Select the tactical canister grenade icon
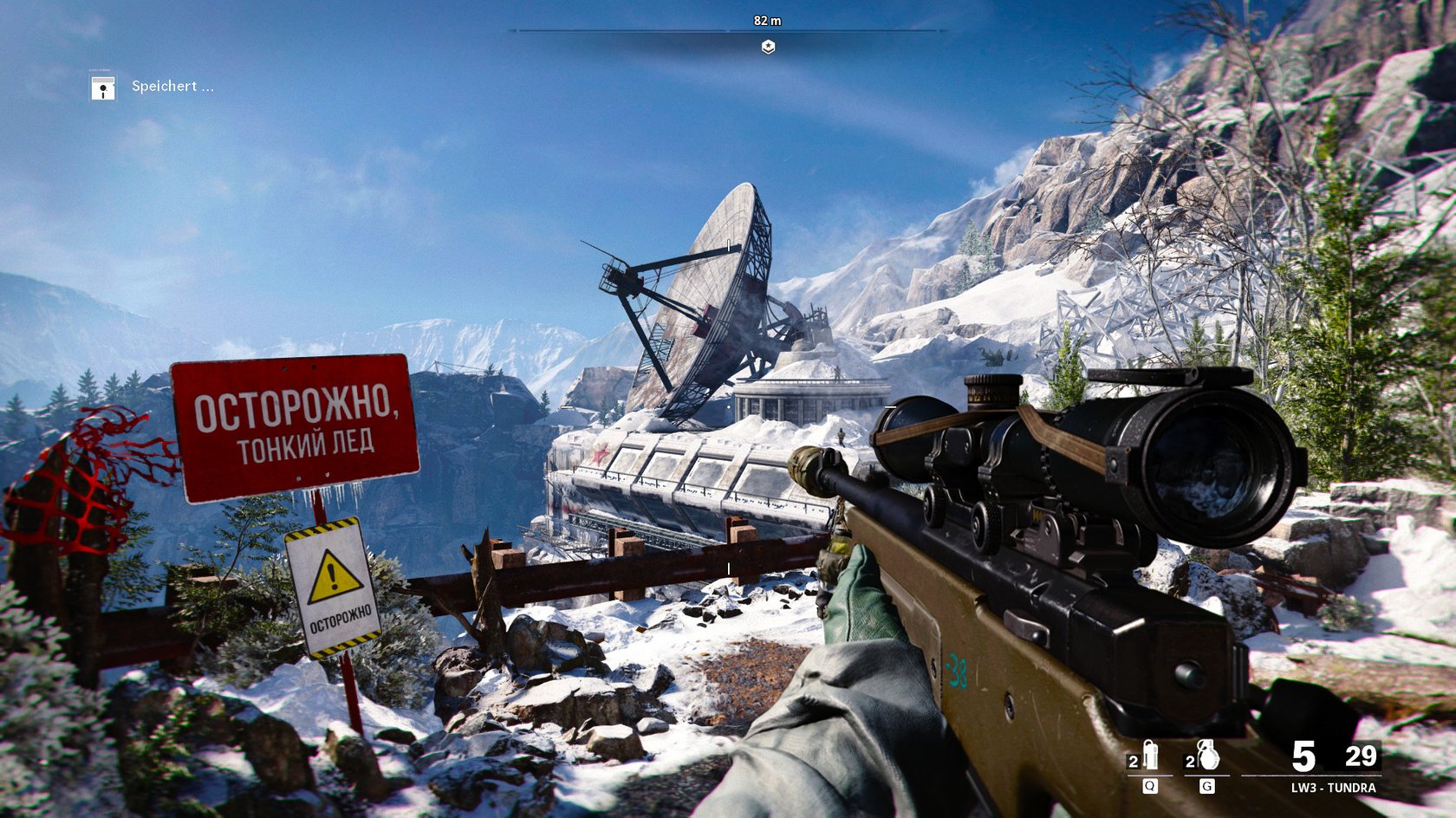The image size is (1456, 818). (x=1150, y=756)
